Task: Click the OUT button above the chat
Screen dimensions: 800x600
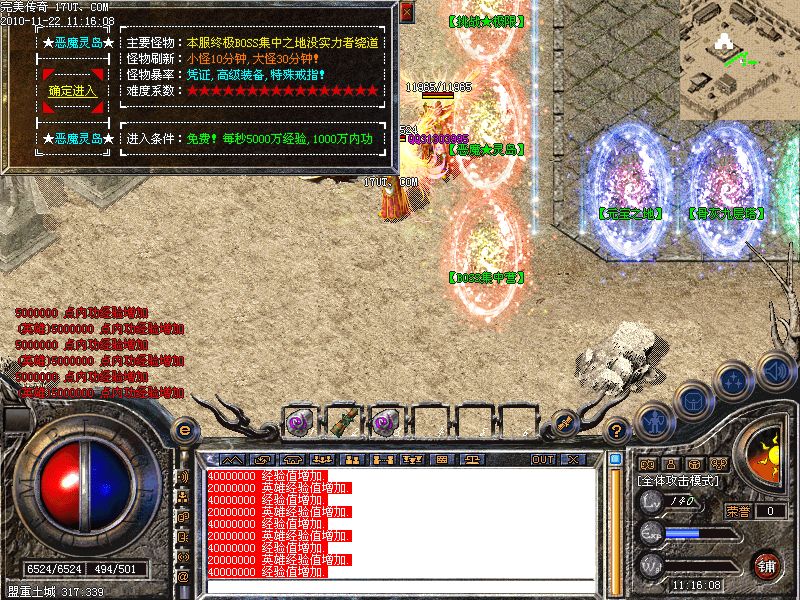Action: click(543, 459)
